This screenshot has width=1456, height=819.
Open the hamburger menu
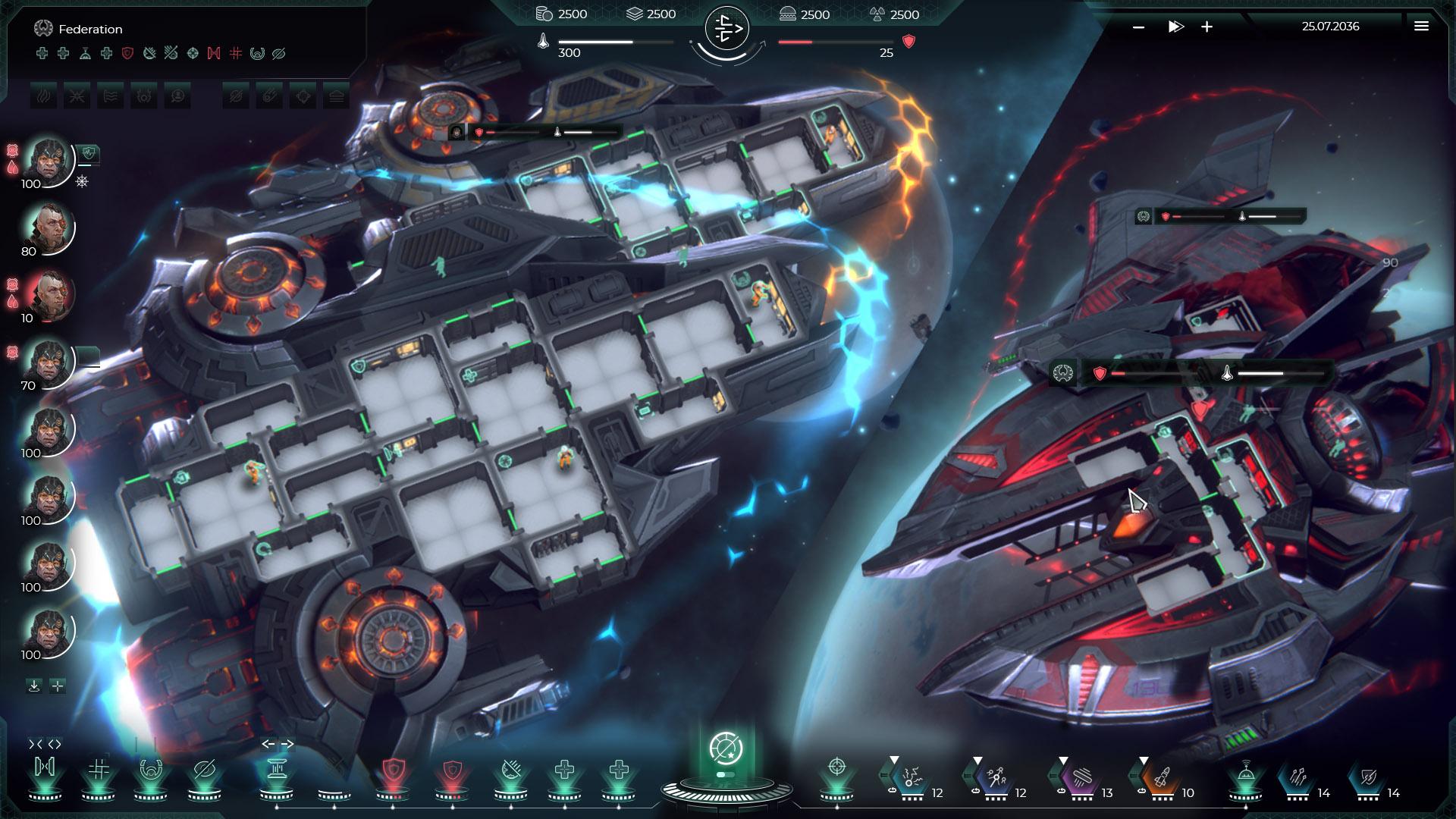pos(1421,27)
